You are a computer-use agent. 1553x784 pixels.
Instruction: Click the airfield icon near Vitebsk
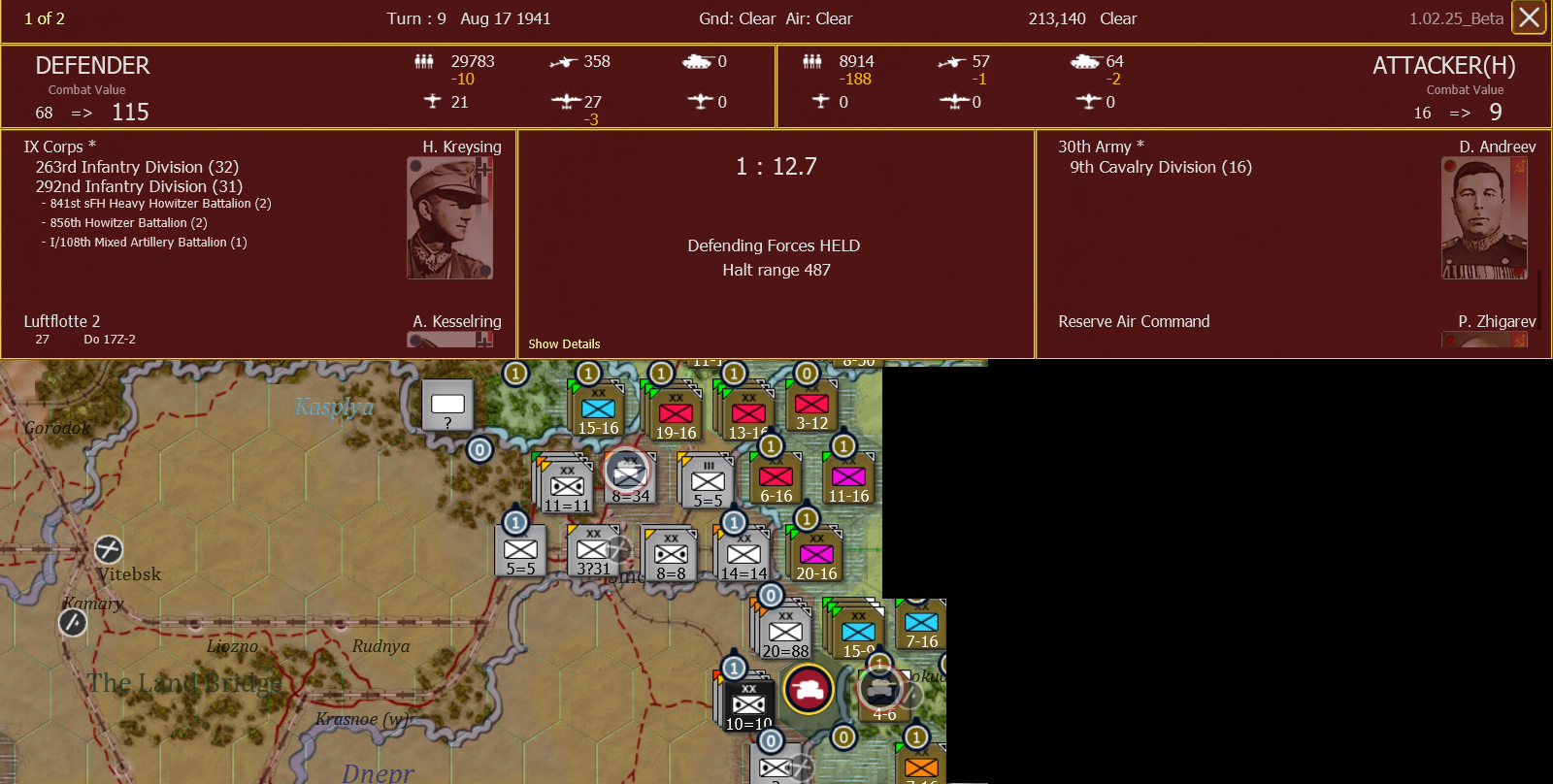pos(108,550)
